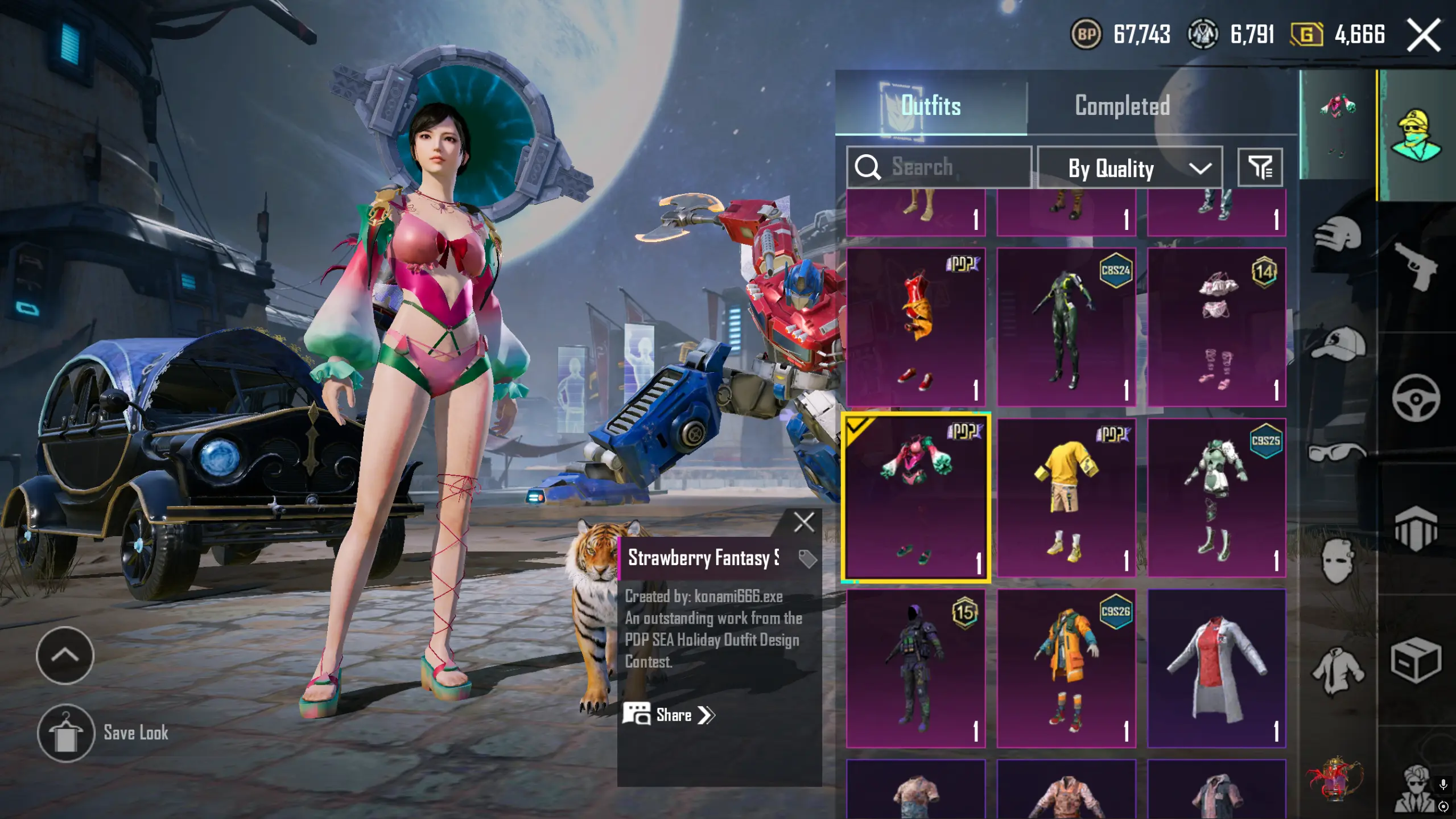Open the outfit filter options
The width and height of the screenshot is (1456, 819).
pos(1260,167)
